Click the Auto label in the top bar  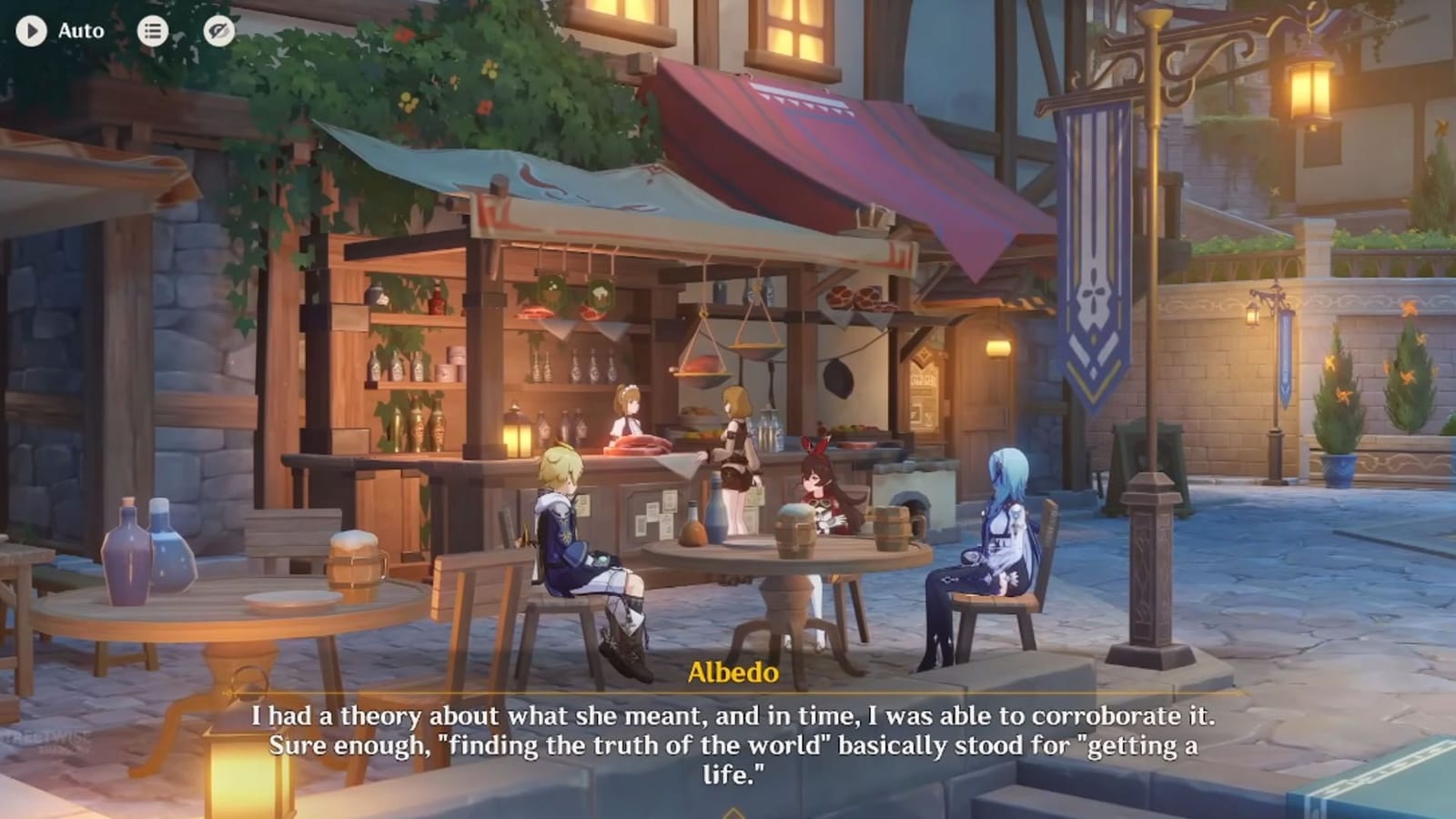click(x=82, y=30)
